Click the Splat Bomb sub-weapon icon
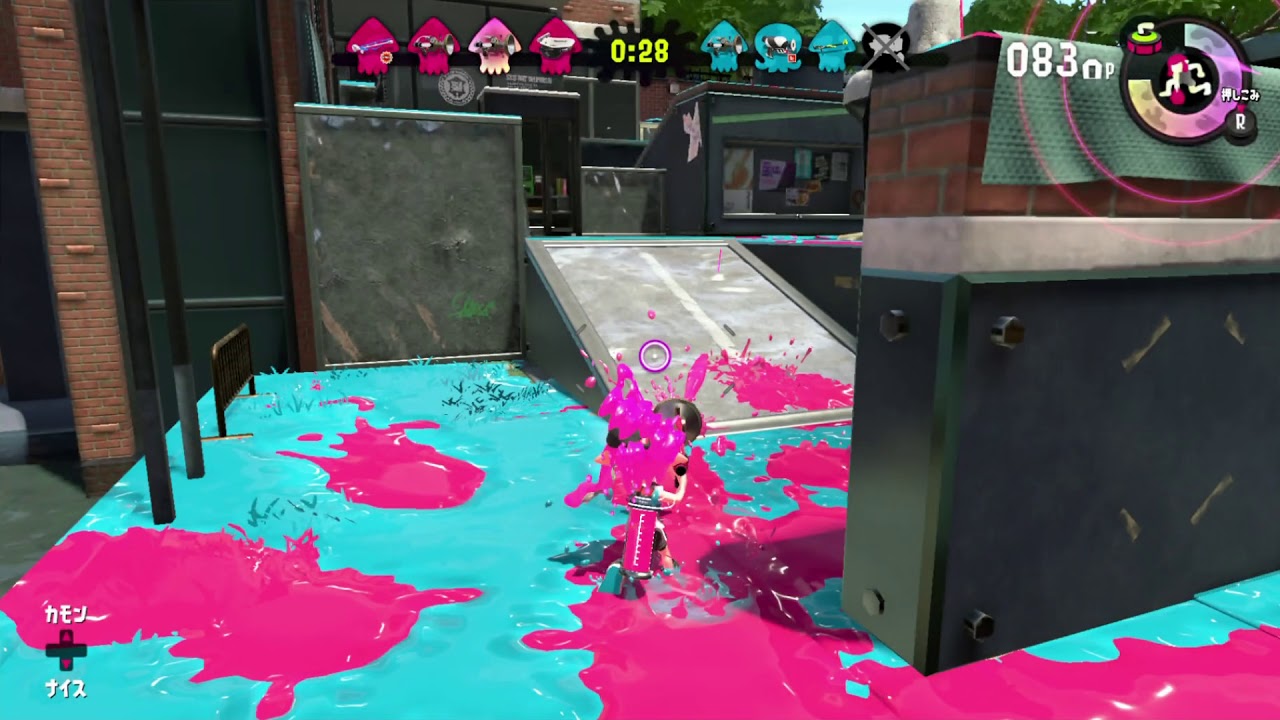This screenshot has width=1280, height=720. point(1144,37)
